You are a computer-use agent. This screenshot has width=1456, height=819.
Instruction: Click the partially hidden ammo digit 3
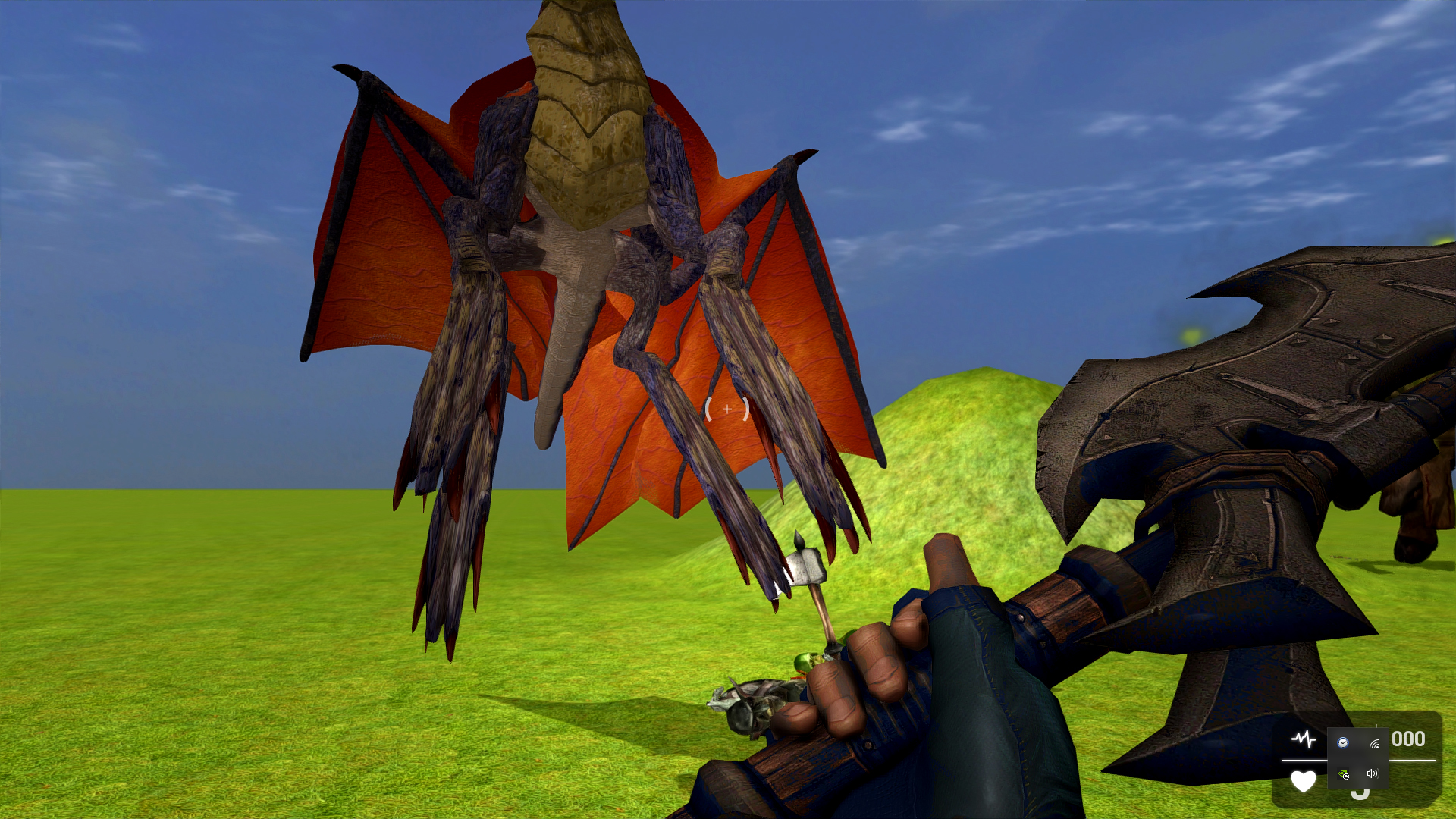tap(1360, 795)
